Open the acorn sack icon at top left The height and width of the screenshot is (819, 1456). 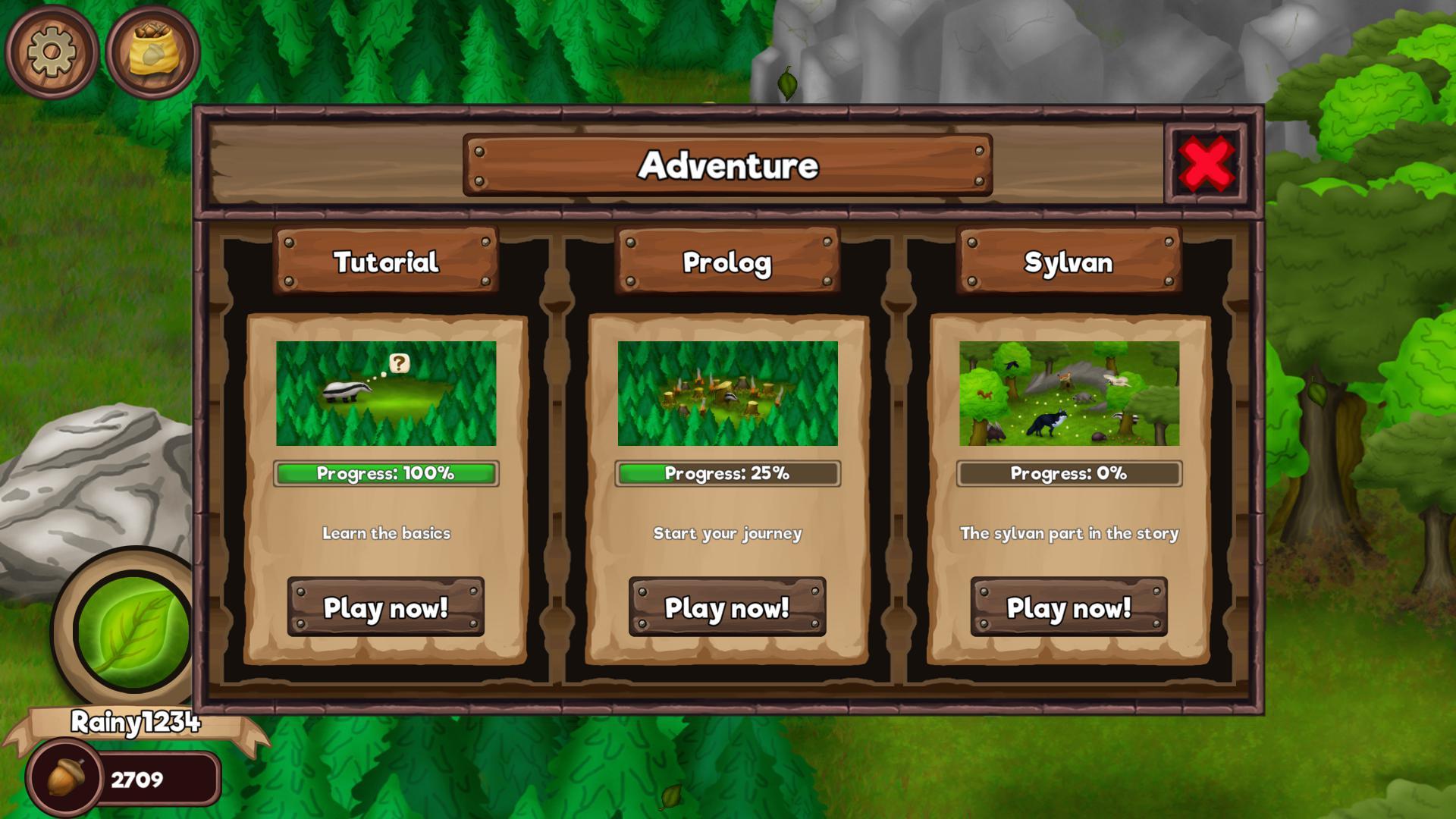tap(150, 52)
